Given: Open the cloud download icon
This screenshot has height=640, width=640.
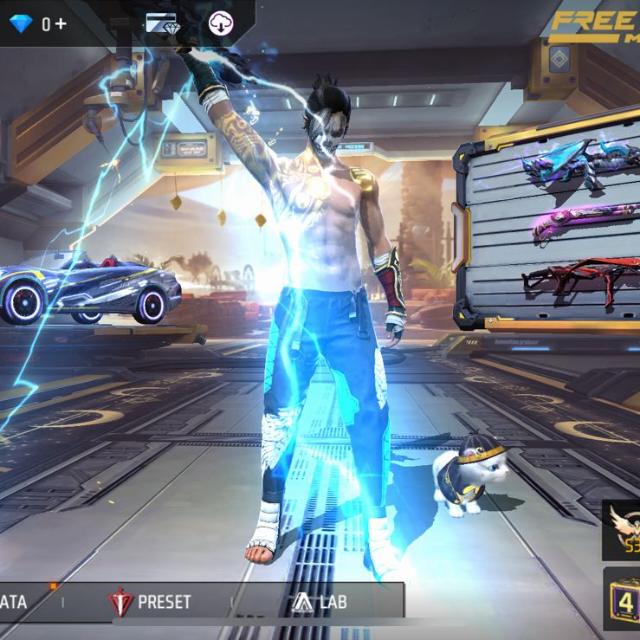Looking at the screenshot, I should [x=220, y=23].
